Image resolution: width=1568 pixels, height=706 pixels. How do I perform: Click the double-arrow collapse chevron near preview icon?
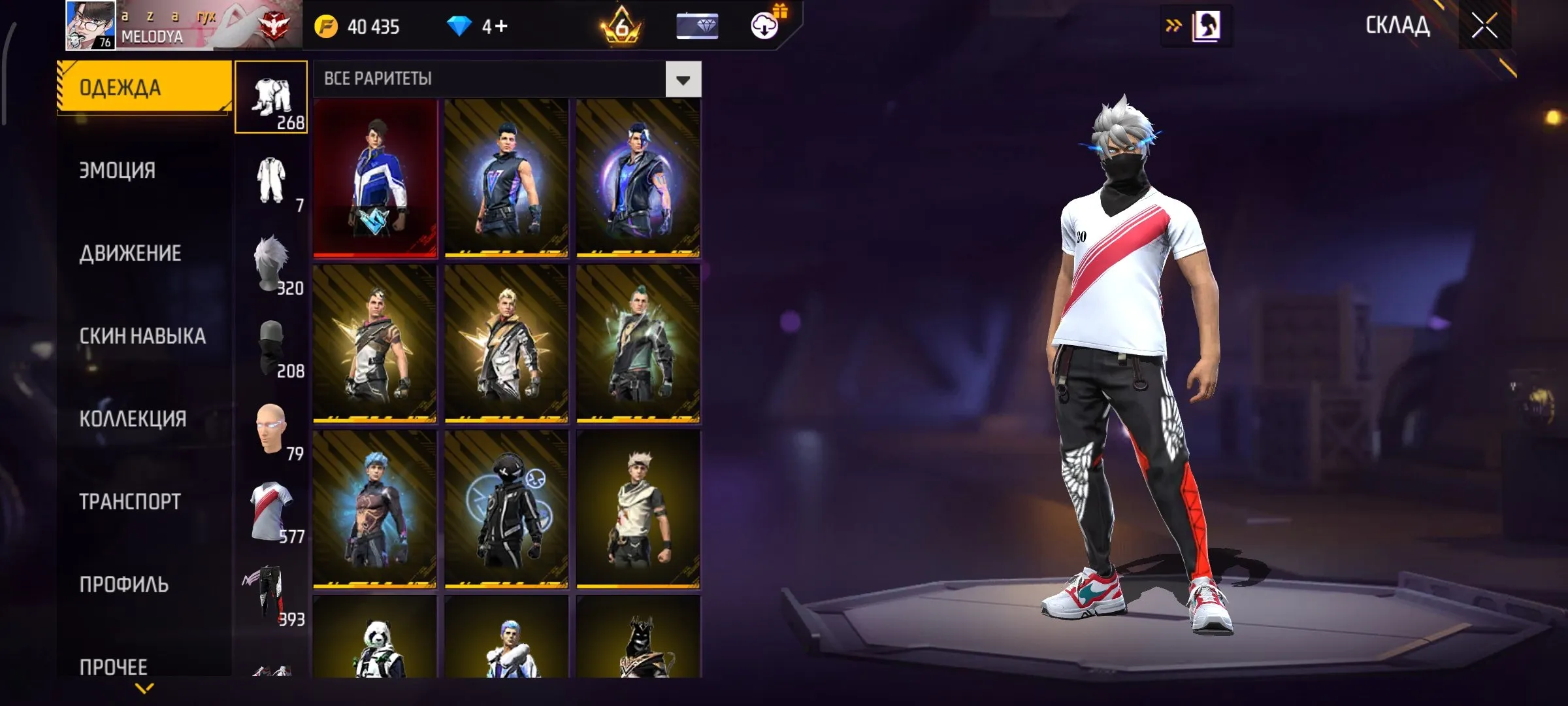[1174, 25]
